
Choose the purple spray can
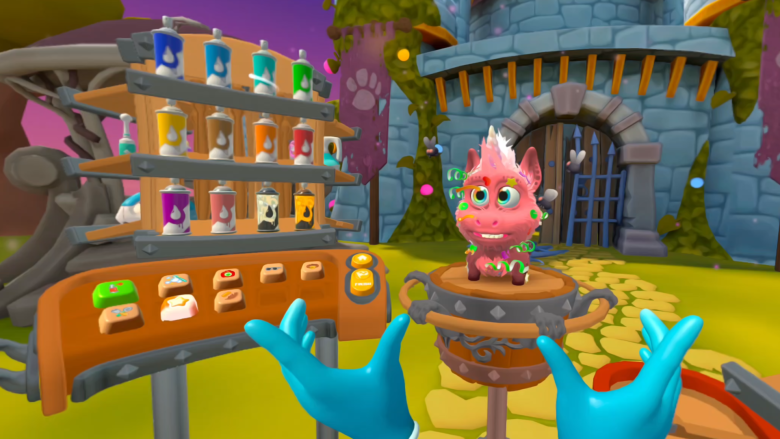click(176, 210)
